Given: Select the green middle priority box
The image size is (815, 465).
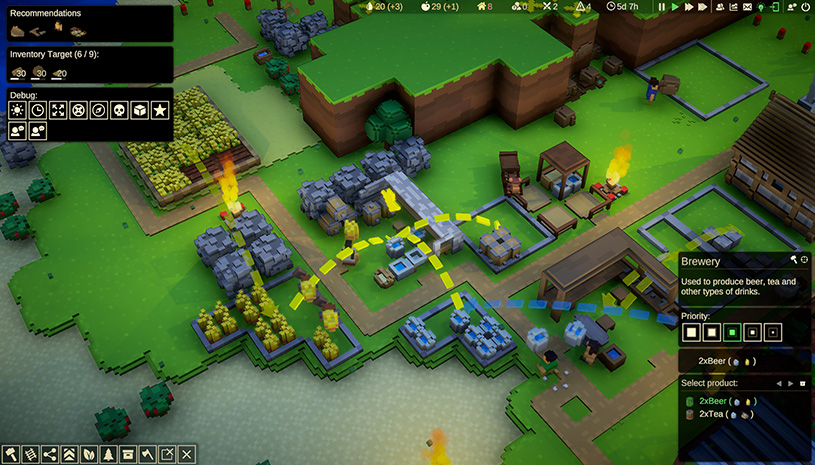Looking at the screenshot, I should click(x=734, y=330).
